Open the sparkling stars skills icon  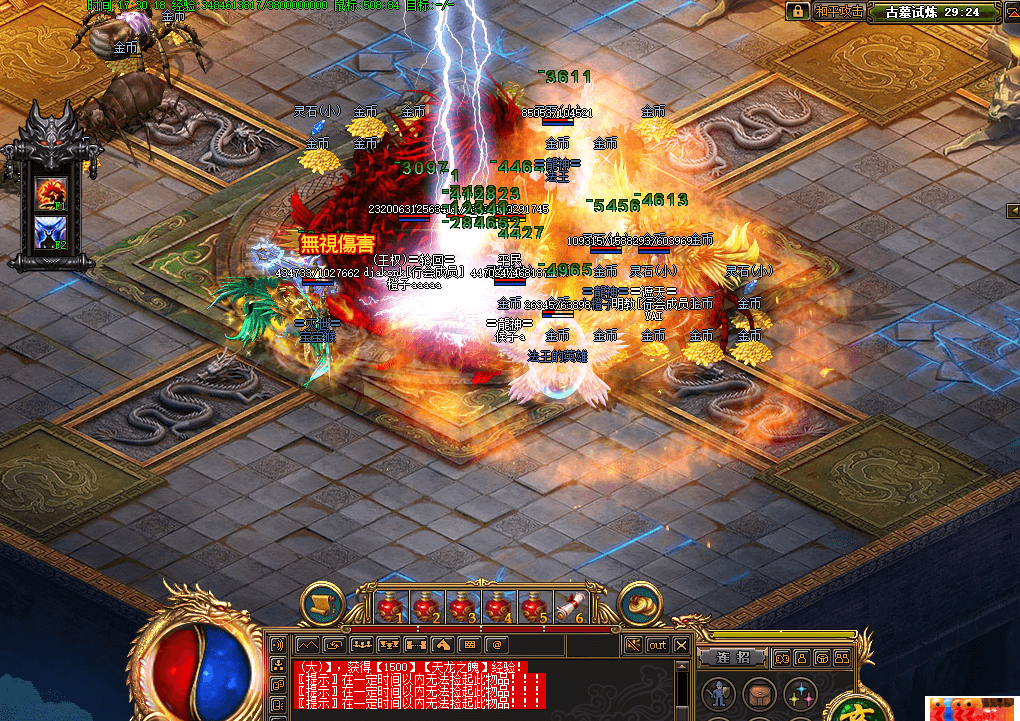tap(798, 694)
